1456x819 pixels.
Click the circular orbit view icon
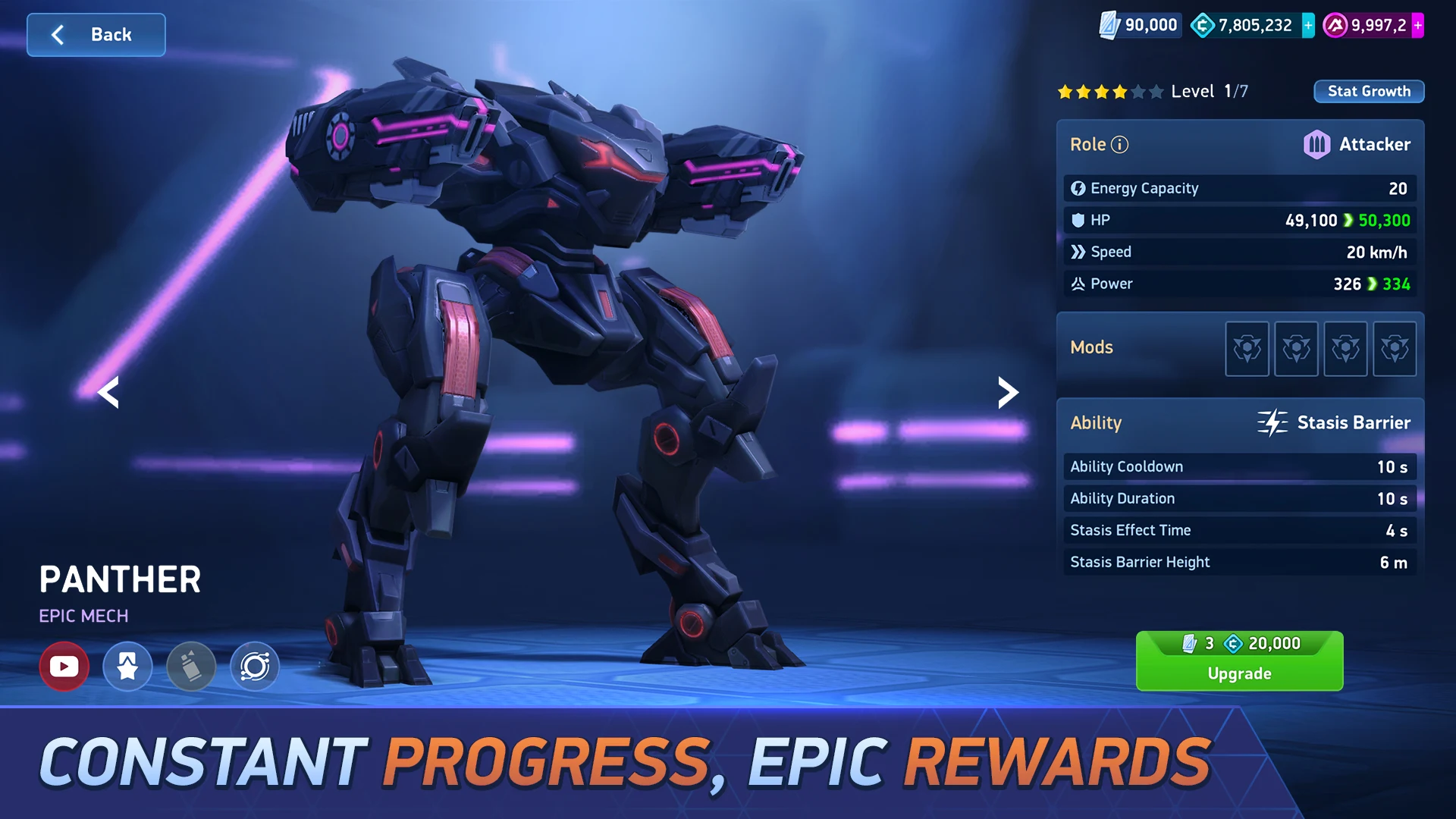255,667
